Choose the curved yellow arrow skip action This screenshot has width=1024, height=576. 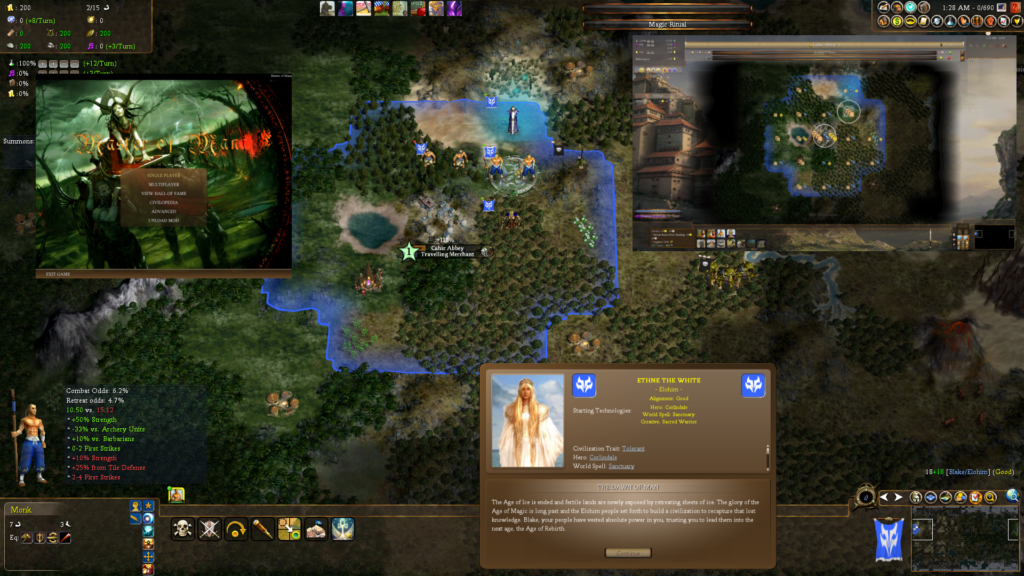click(x=236, y=529)
